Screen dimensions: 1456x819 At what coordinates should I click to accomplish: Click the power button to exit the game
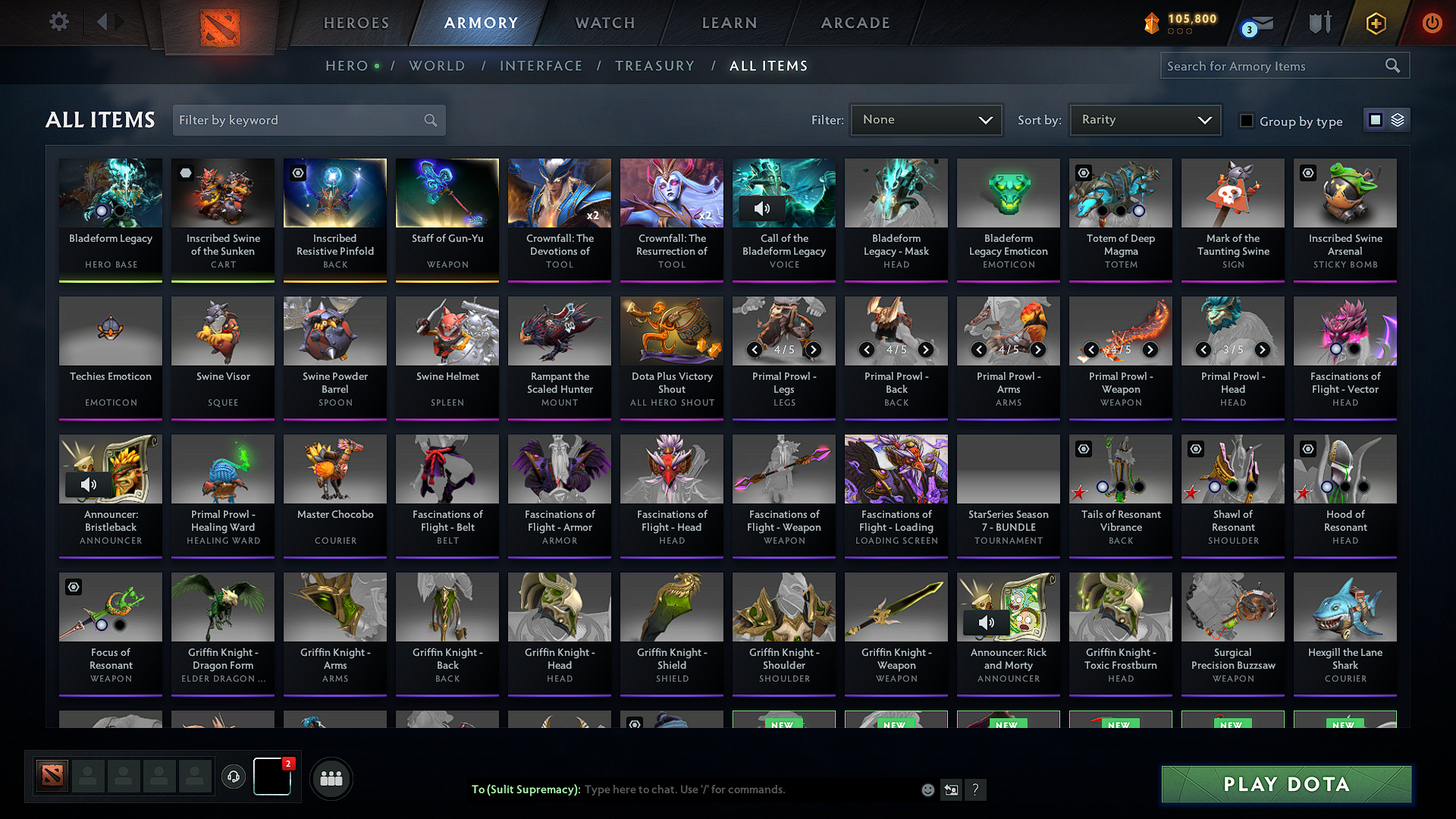(1432, 23)
